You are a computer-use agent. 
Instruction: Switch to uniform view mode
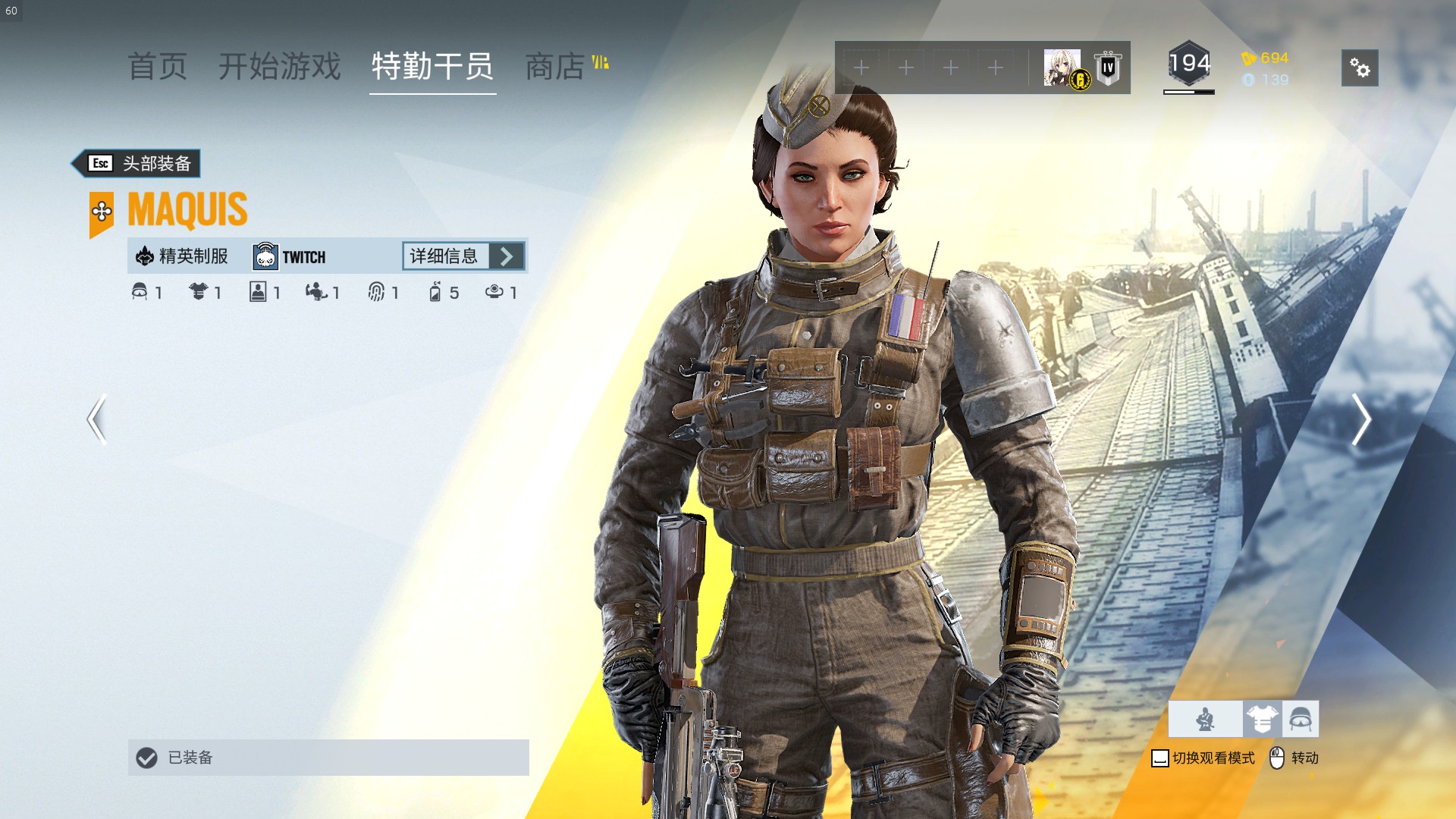click(1263, 719)
